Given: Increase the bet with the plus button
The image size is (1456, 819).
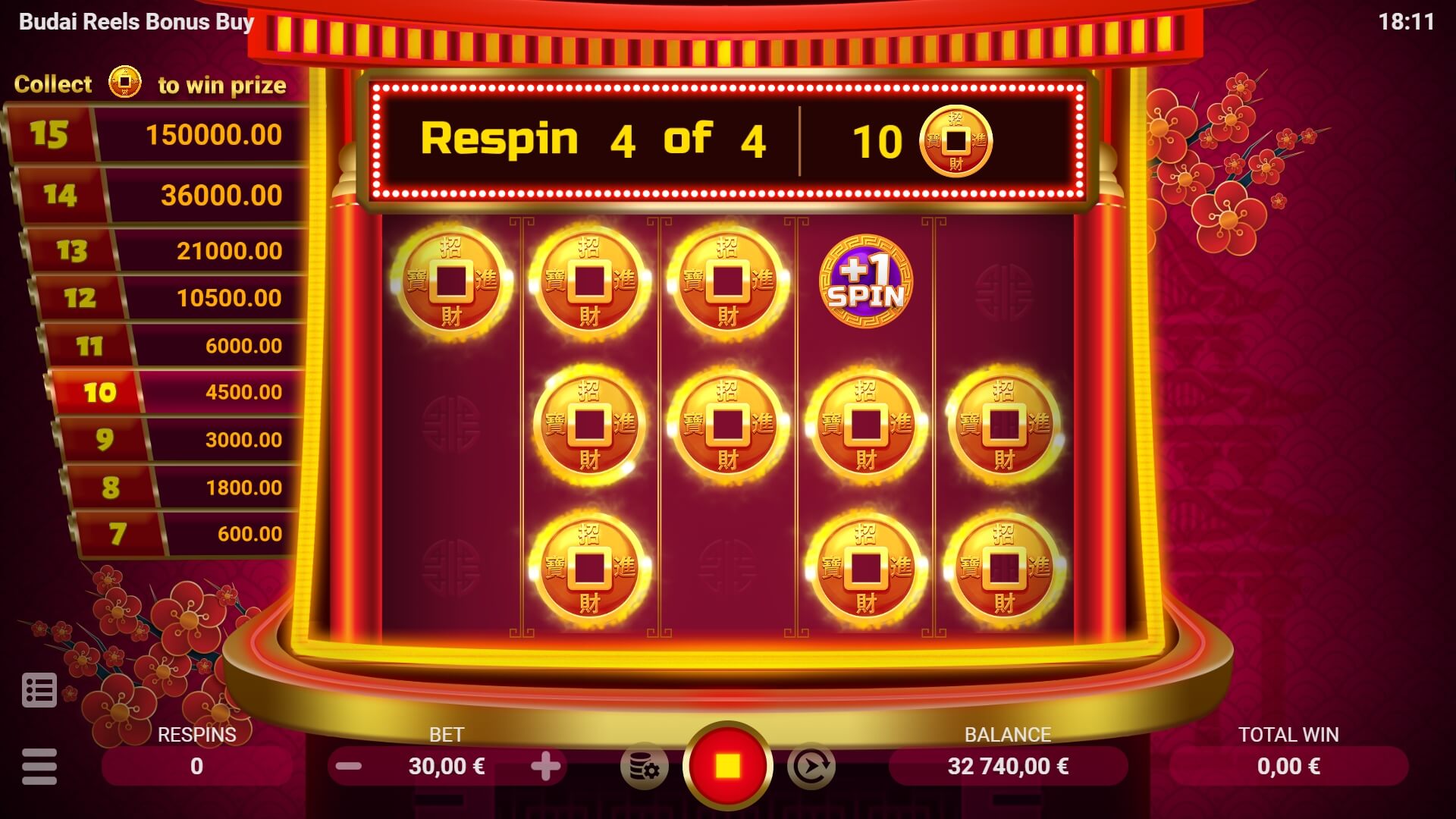Looking at the screenshot, I should pos(548,766).
